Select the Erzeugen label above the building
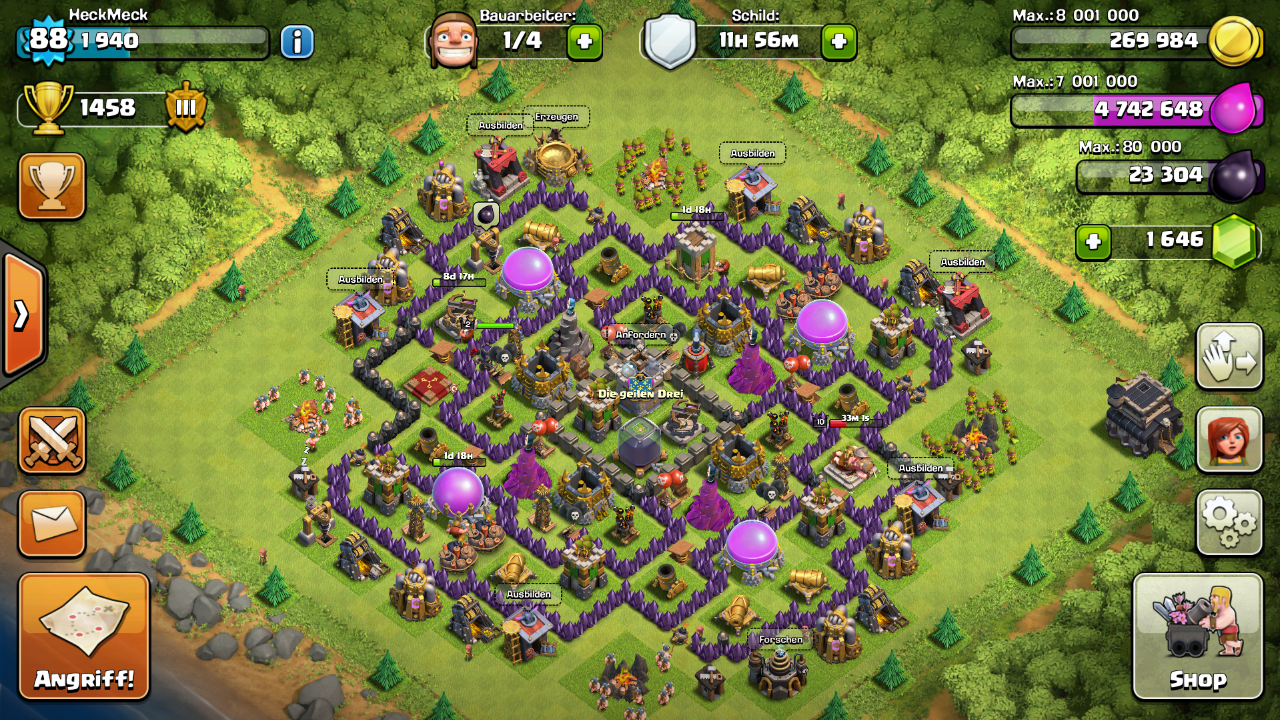 click(x=556, y=117)
